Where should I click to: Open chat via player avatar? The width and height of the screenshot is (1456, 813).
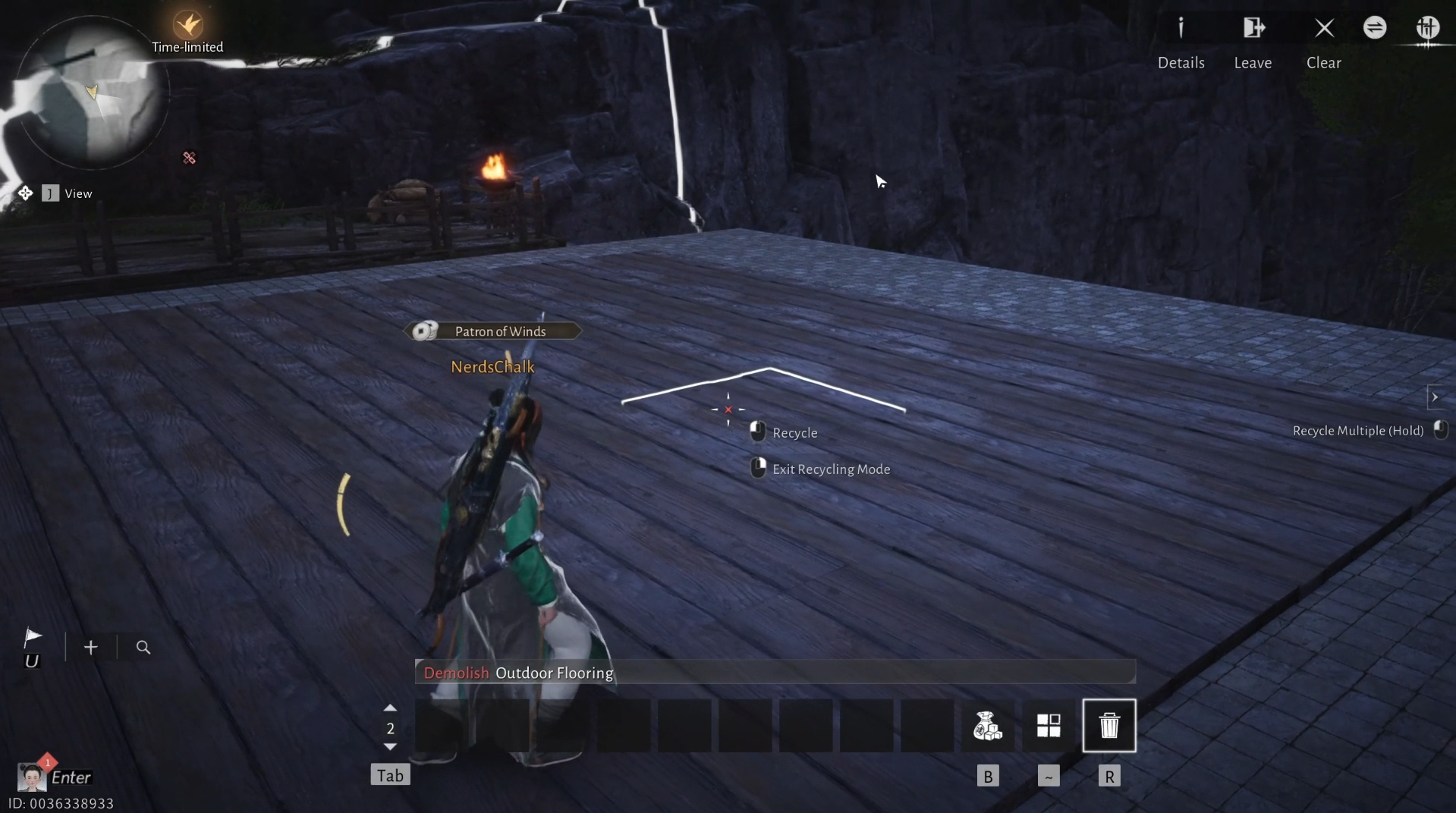pyautogui.click(x=31, y=777)
